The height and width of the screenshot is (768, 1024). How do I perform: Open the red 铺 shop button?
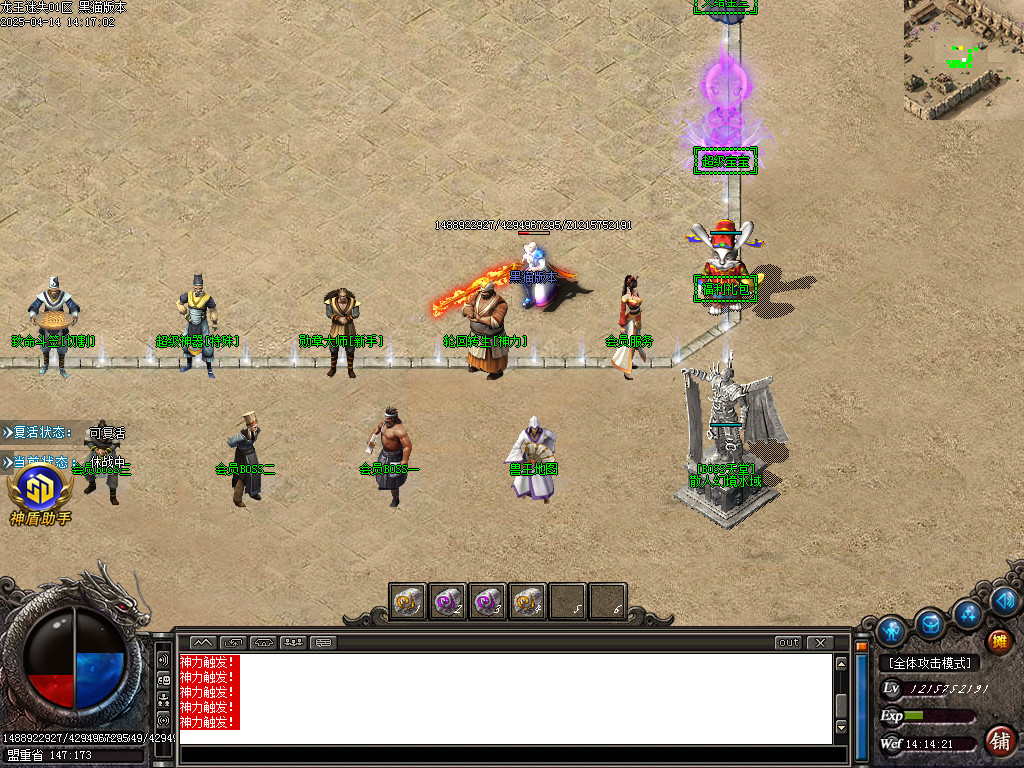coord(998,740)
